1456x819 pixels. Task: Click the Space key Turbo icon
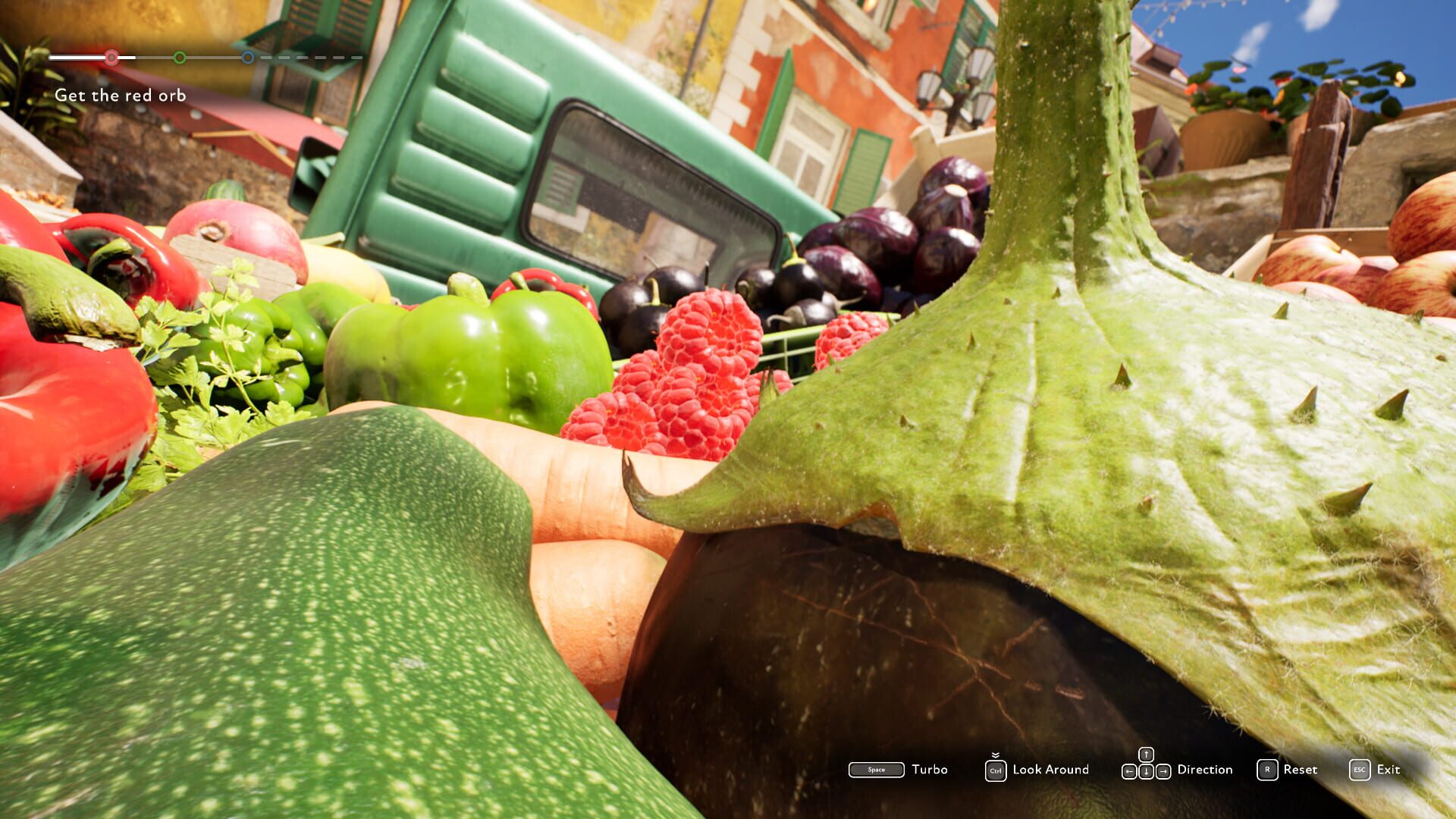876,768
